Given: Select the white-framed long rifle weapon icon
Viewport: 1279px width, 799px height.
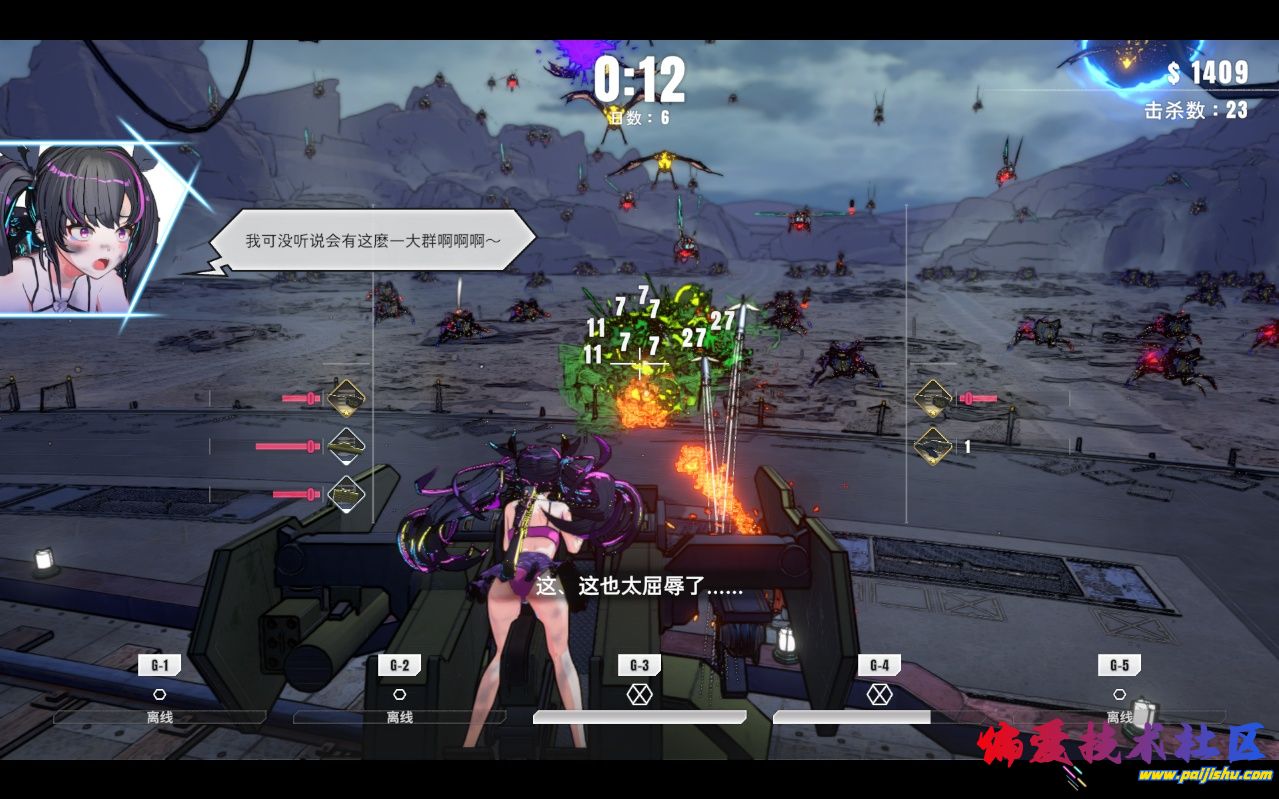Looking at the screenshot, I should [346, 446].
